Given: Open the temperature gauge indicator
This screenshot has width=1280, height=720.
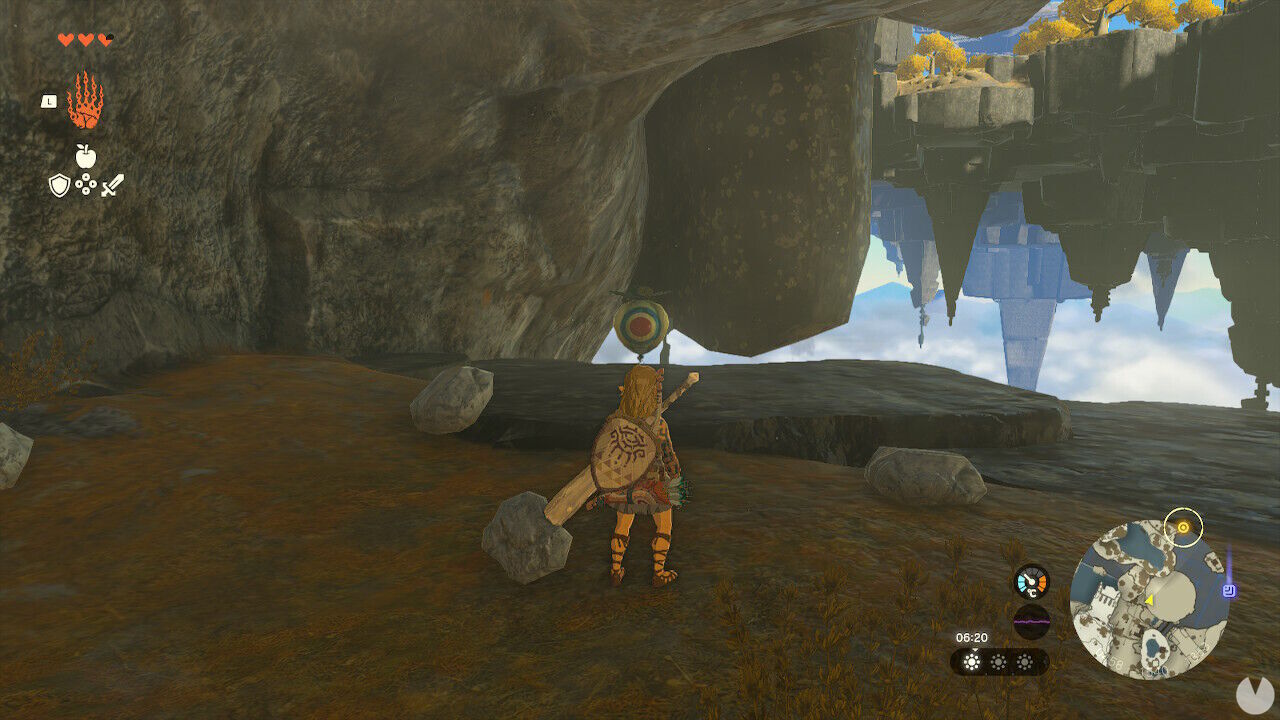Looking at the screenshot, I should [1030, 582].
